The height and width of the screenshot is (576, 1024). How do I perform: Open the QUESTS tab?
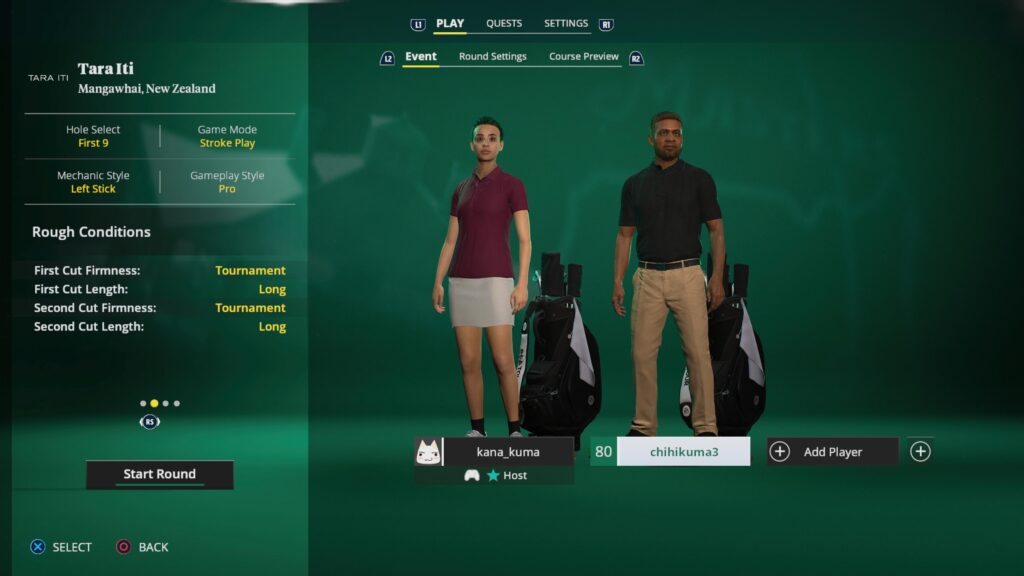tap(504, 23)
